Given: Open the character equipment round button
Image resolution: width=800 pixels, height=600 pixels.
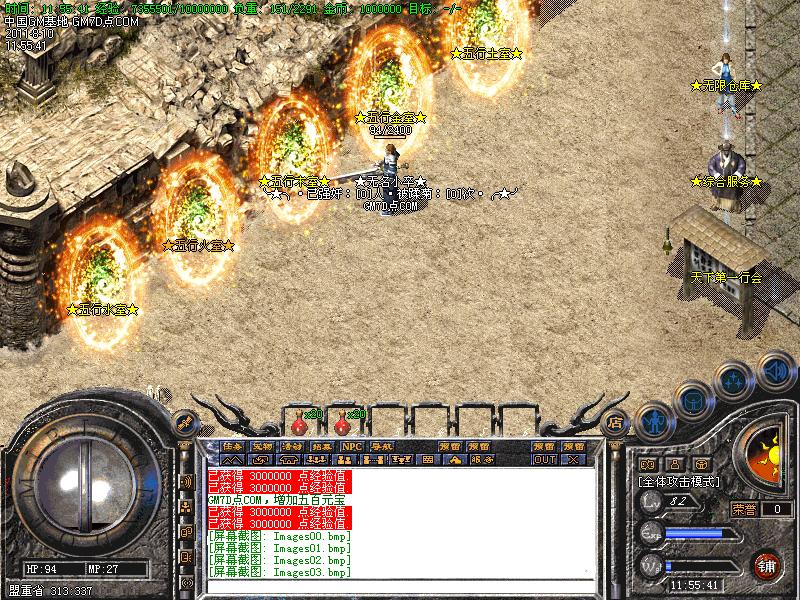Looking at the screenshot, I should point(652,422).
